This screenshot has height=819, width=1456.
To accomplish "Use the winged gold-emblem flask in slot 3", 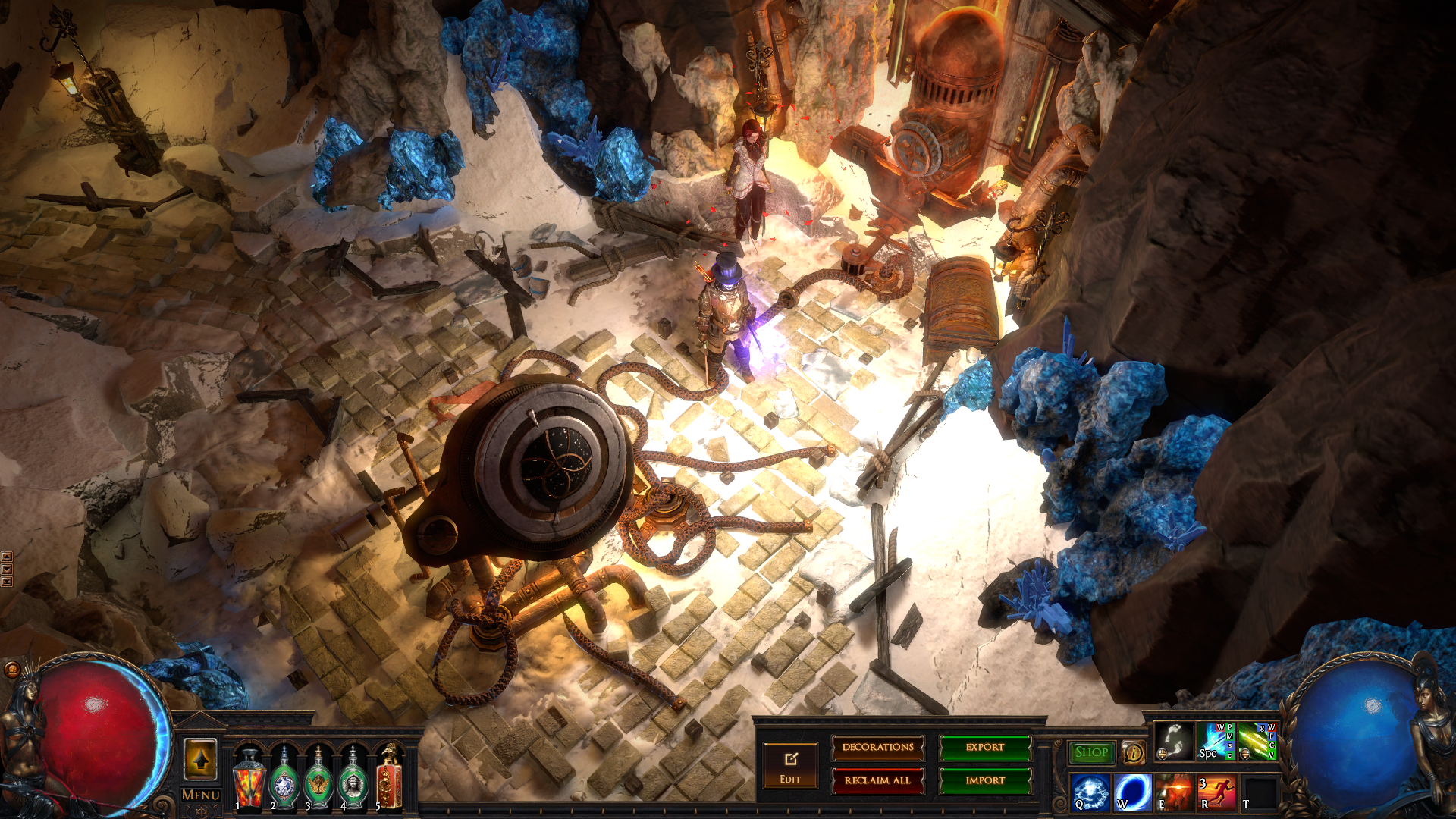I will pos(318,779).
